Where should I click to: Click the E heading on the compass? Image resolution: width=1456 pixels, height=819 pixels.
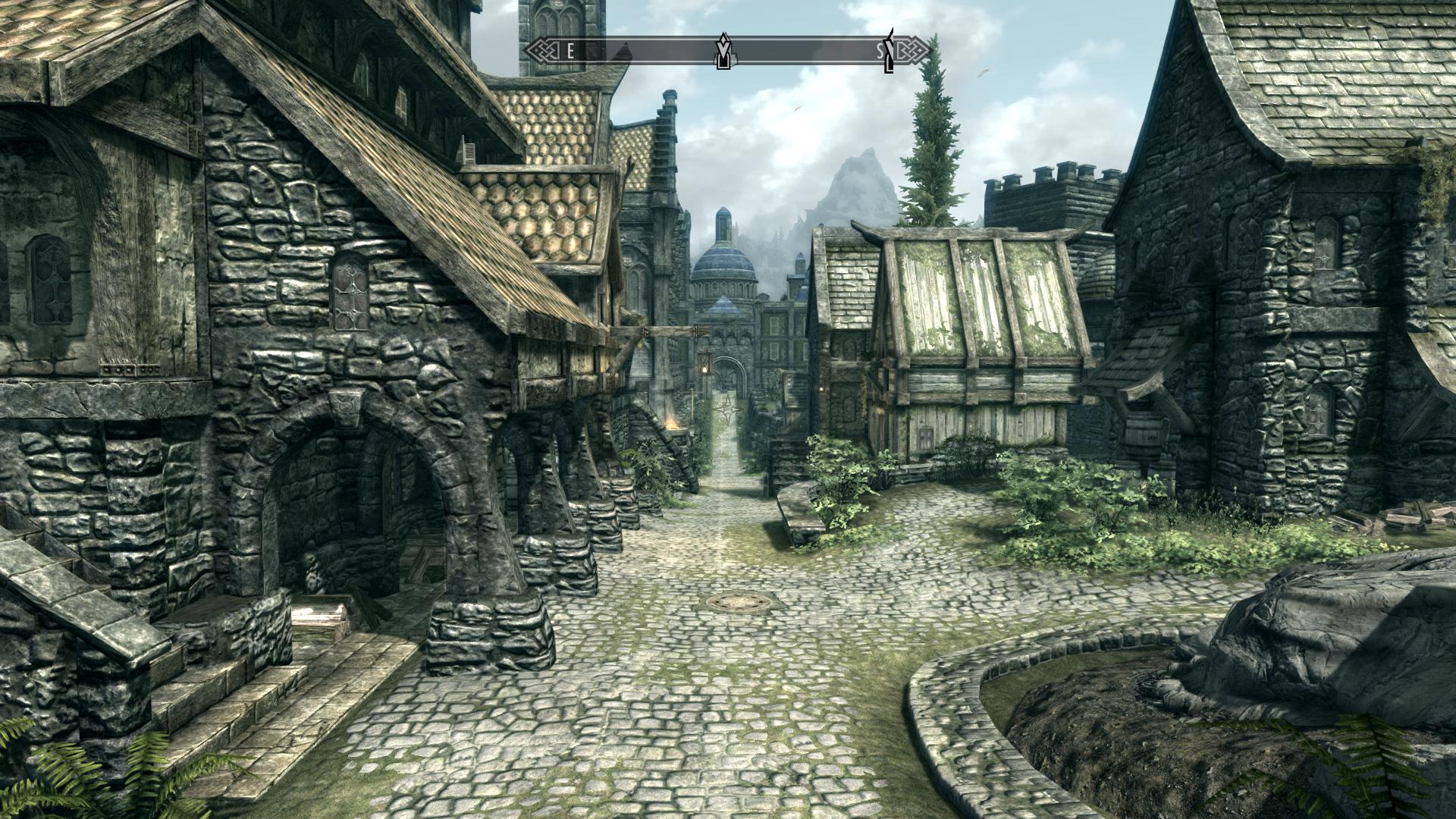pos(571,51)
